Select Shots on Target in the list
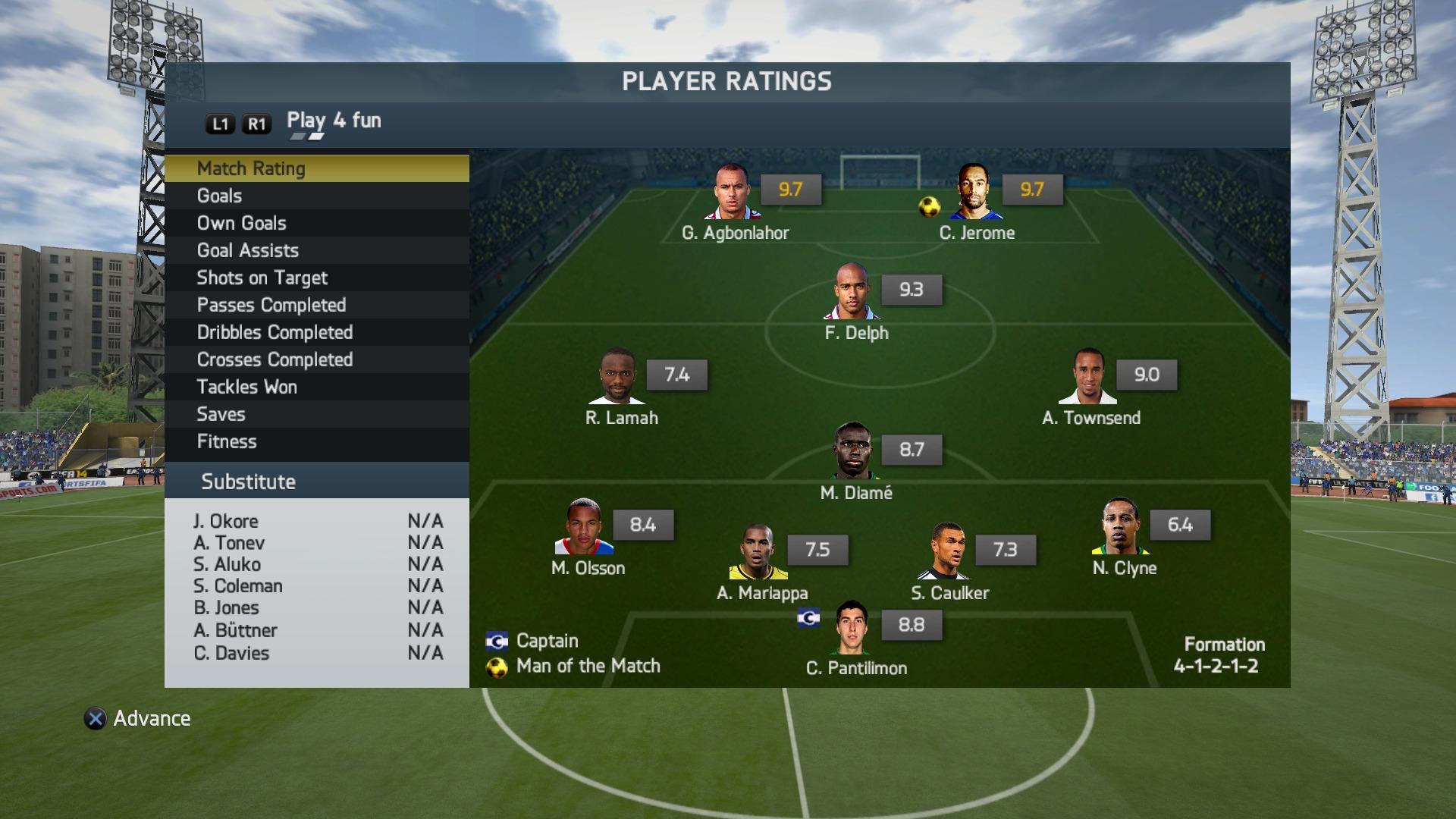This screenshot has height=819, width=1456. pyautogui.click(x=316, y=278)
